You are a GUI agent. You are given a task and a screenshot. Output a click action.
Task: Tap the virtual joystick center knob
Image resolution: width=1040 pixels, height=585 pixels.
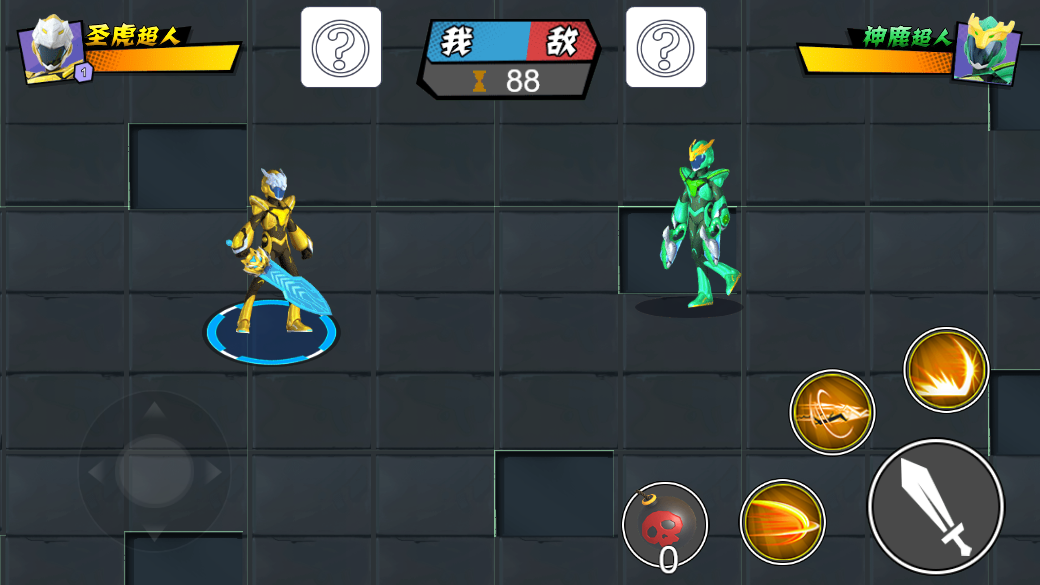click(154, 470)
